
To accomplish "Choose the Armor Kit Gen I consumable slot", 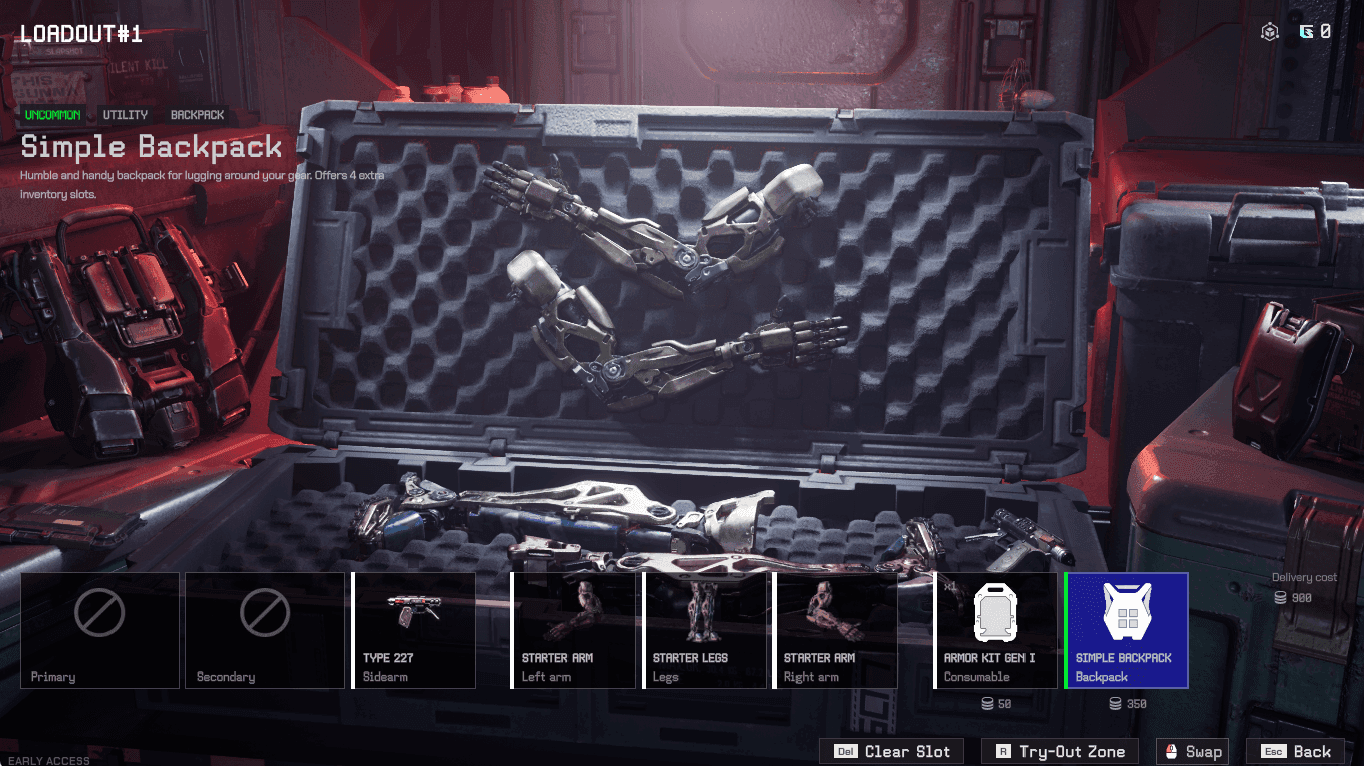I will click(996, 630).
